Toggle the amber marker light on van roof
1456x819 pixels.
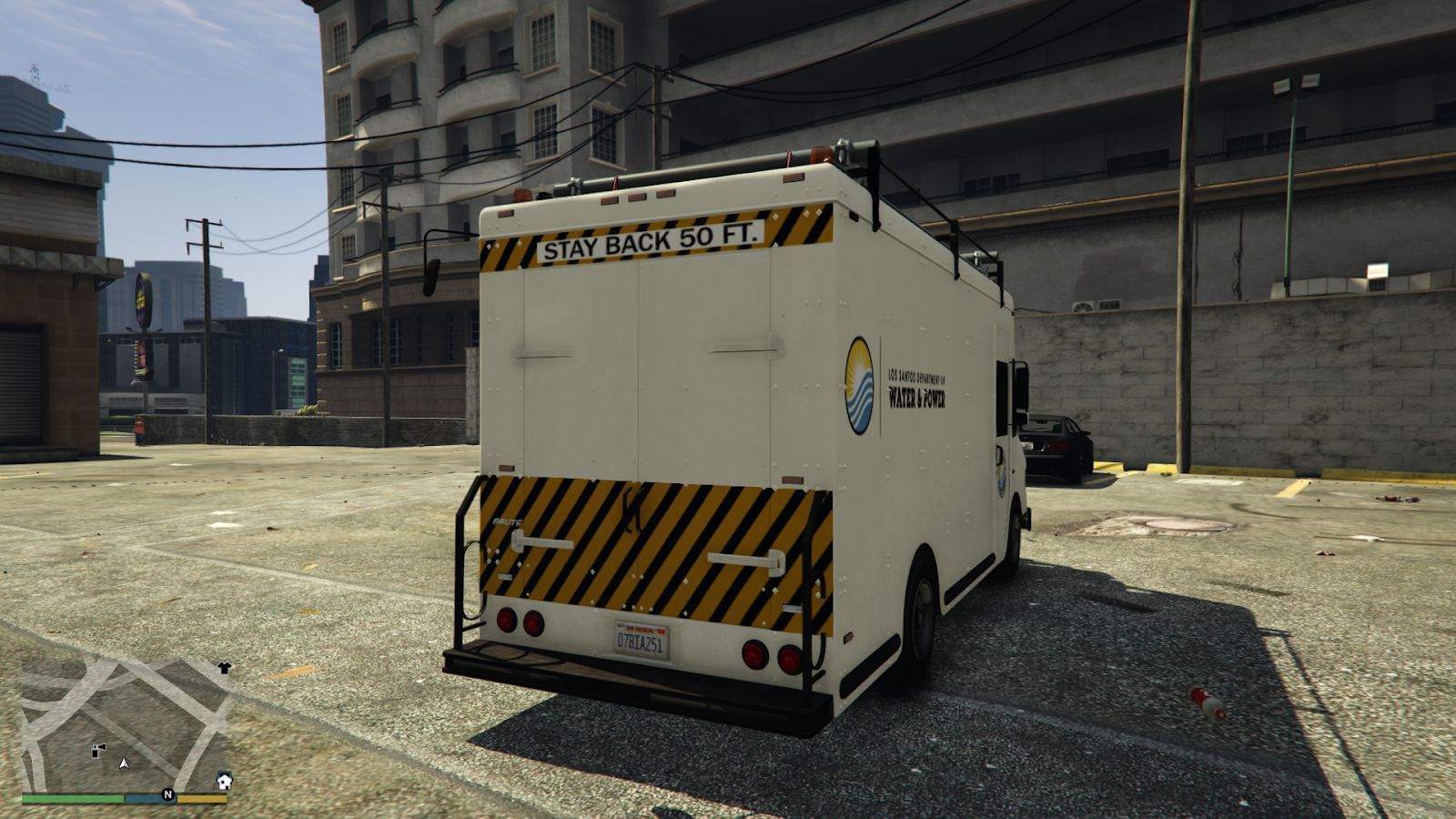pos(637,197)
